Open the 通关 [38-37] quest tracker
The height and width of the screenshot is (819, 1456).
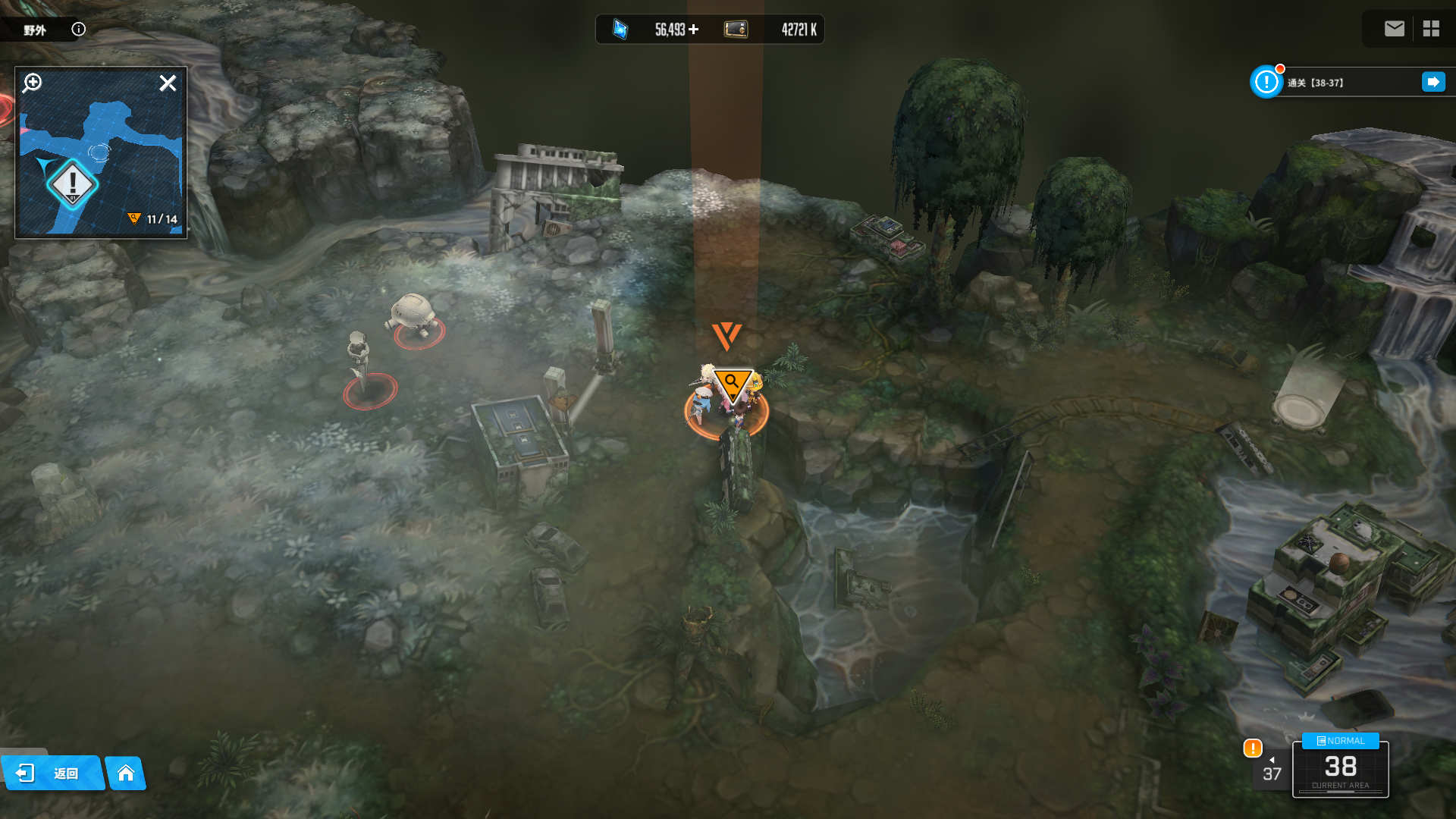pos(1335,83)
